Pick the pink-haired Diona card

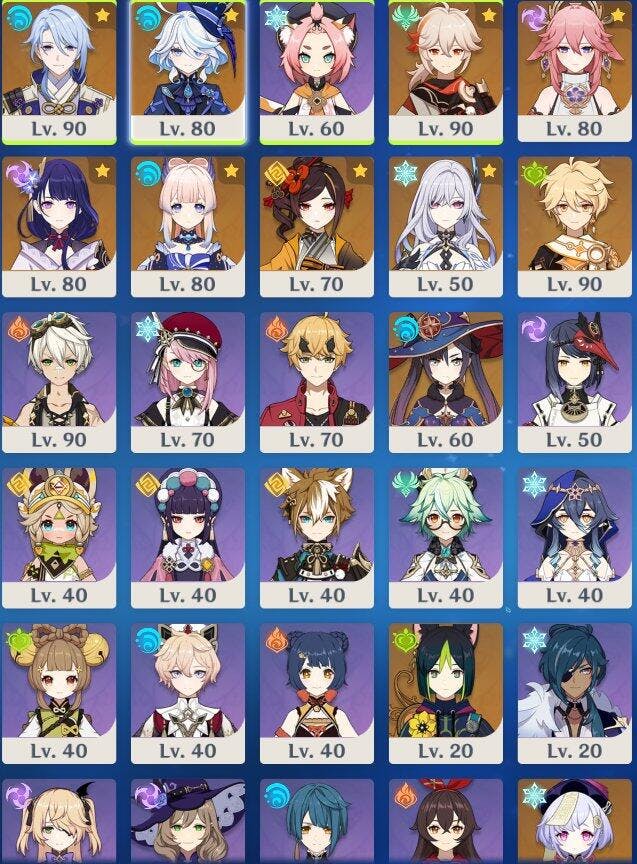[317, 60]
